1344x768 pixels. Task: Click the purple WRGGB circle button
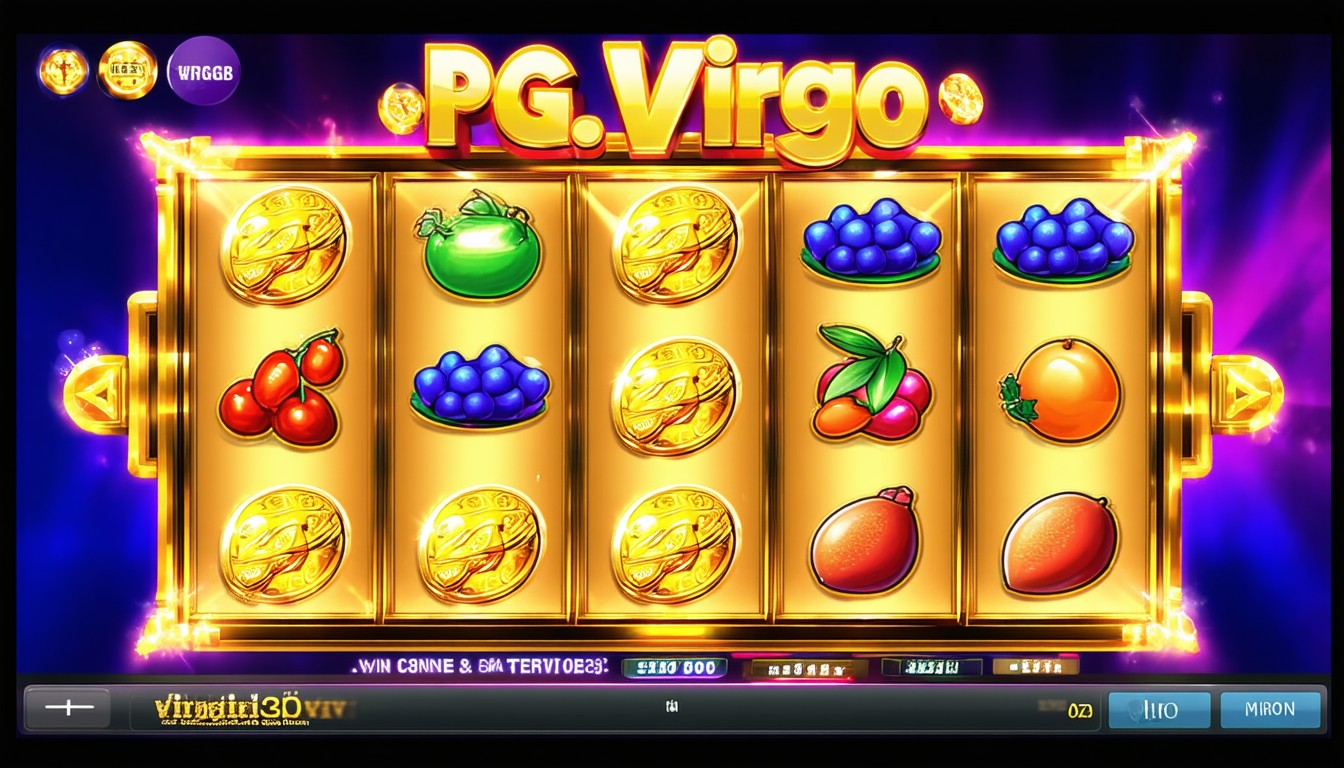click(204, 71)
